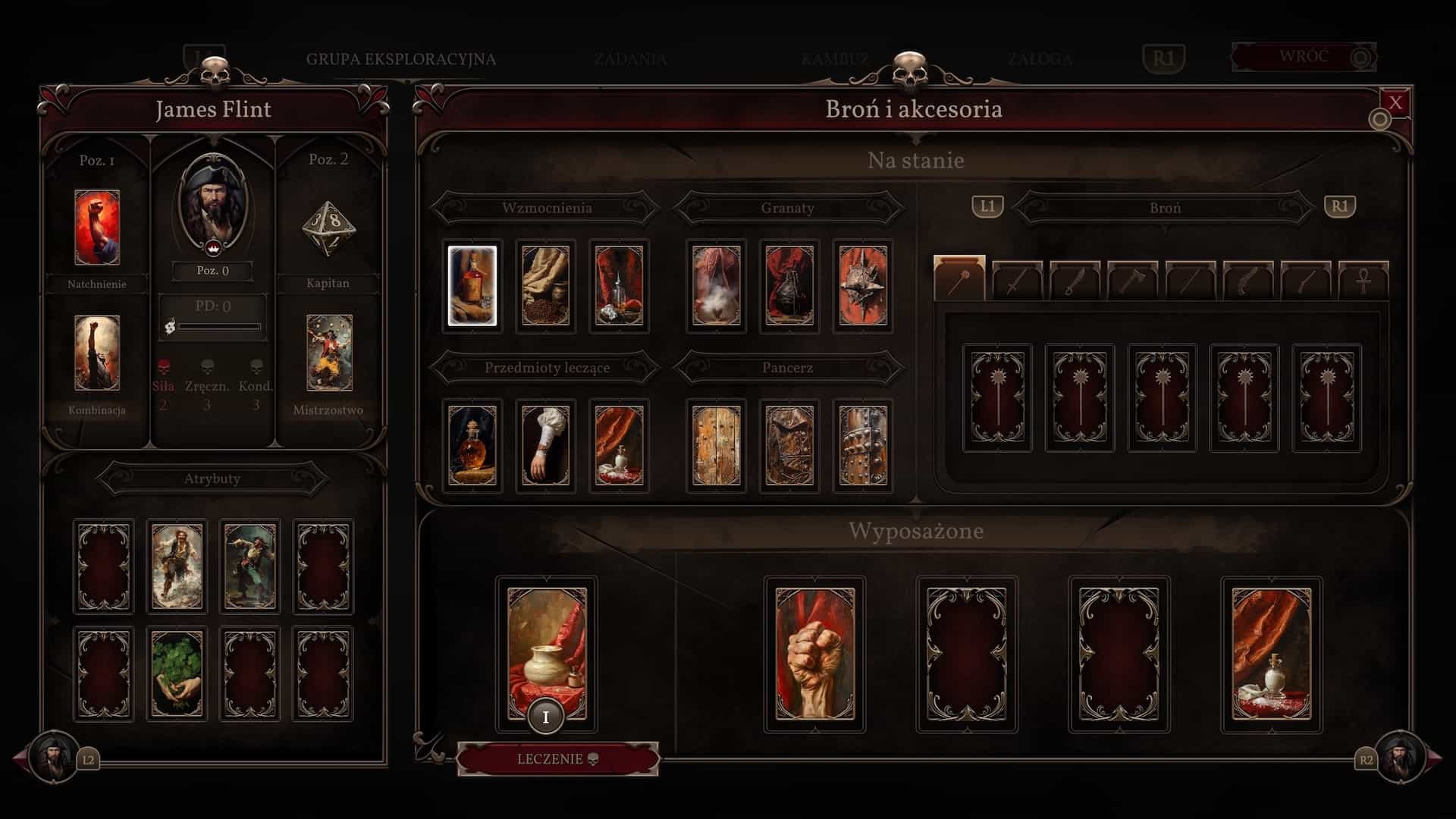Open the Natchnienie skill card
Viewport: 1456px width, 819px height.
(97, 227)
